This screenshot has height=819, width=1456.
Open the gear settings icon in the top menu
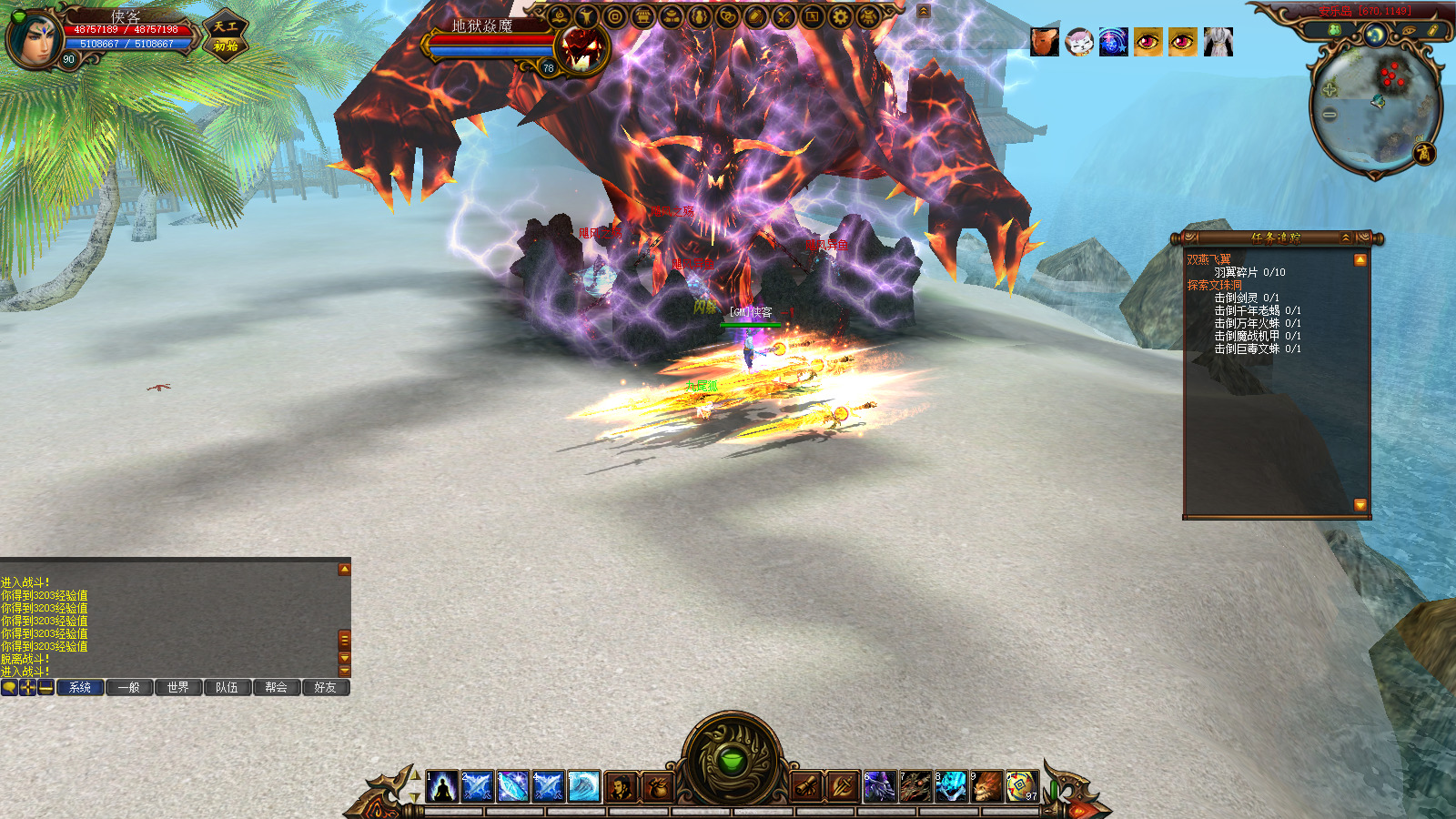point(840,16)
